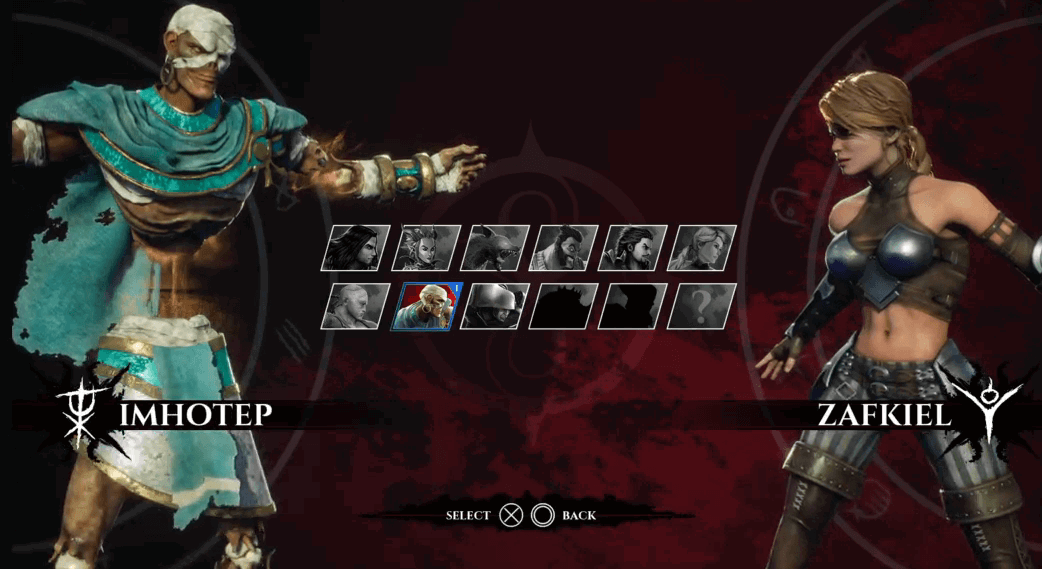Image resolution: width=1042 pixels, height=569 pixels.
Task: Select the long-haired man portrait
Action: click(x=355, y=248)
